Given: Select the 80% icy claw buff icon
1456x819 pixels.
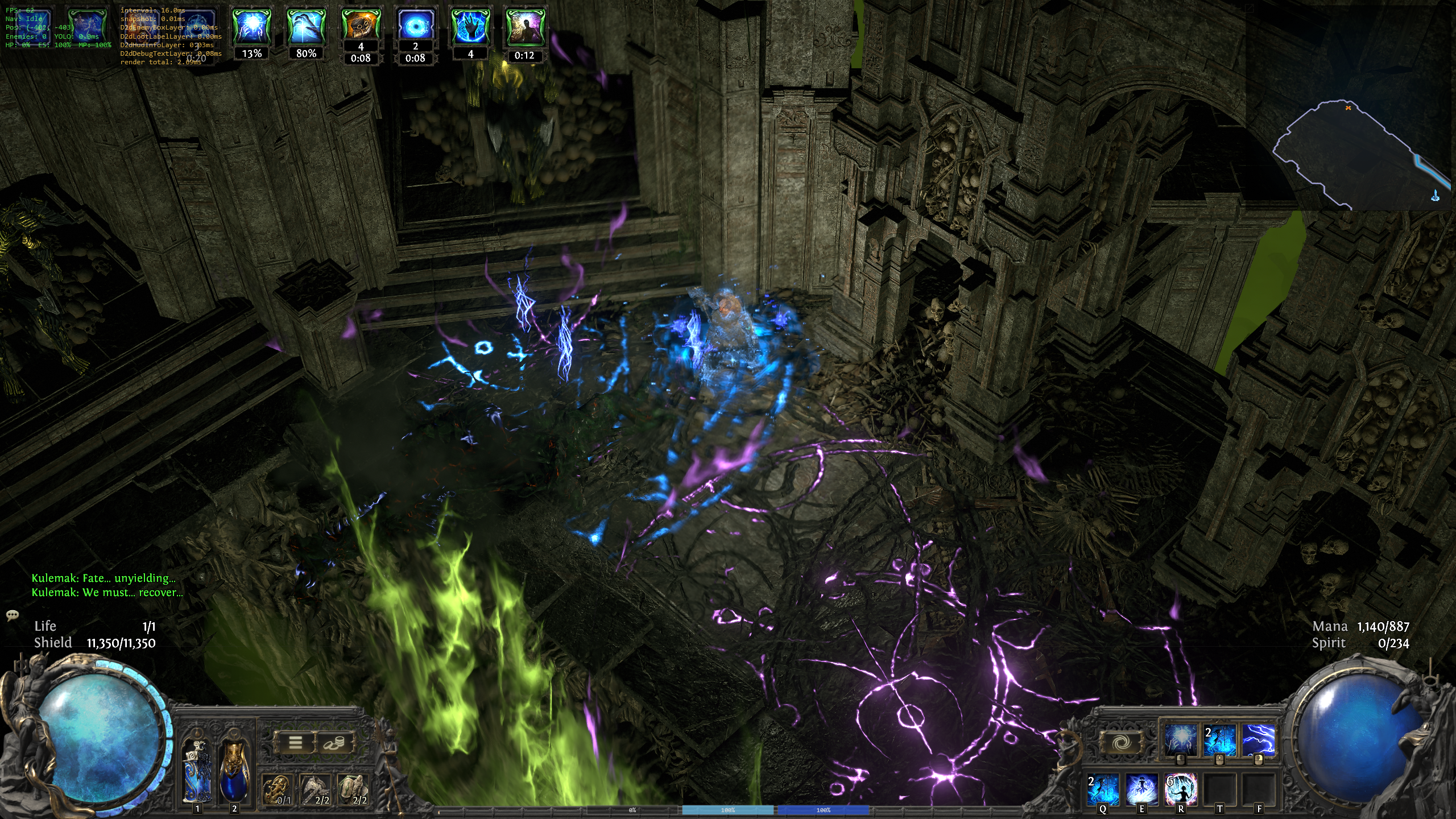Looking at the screenshot, I should (306, 26).
